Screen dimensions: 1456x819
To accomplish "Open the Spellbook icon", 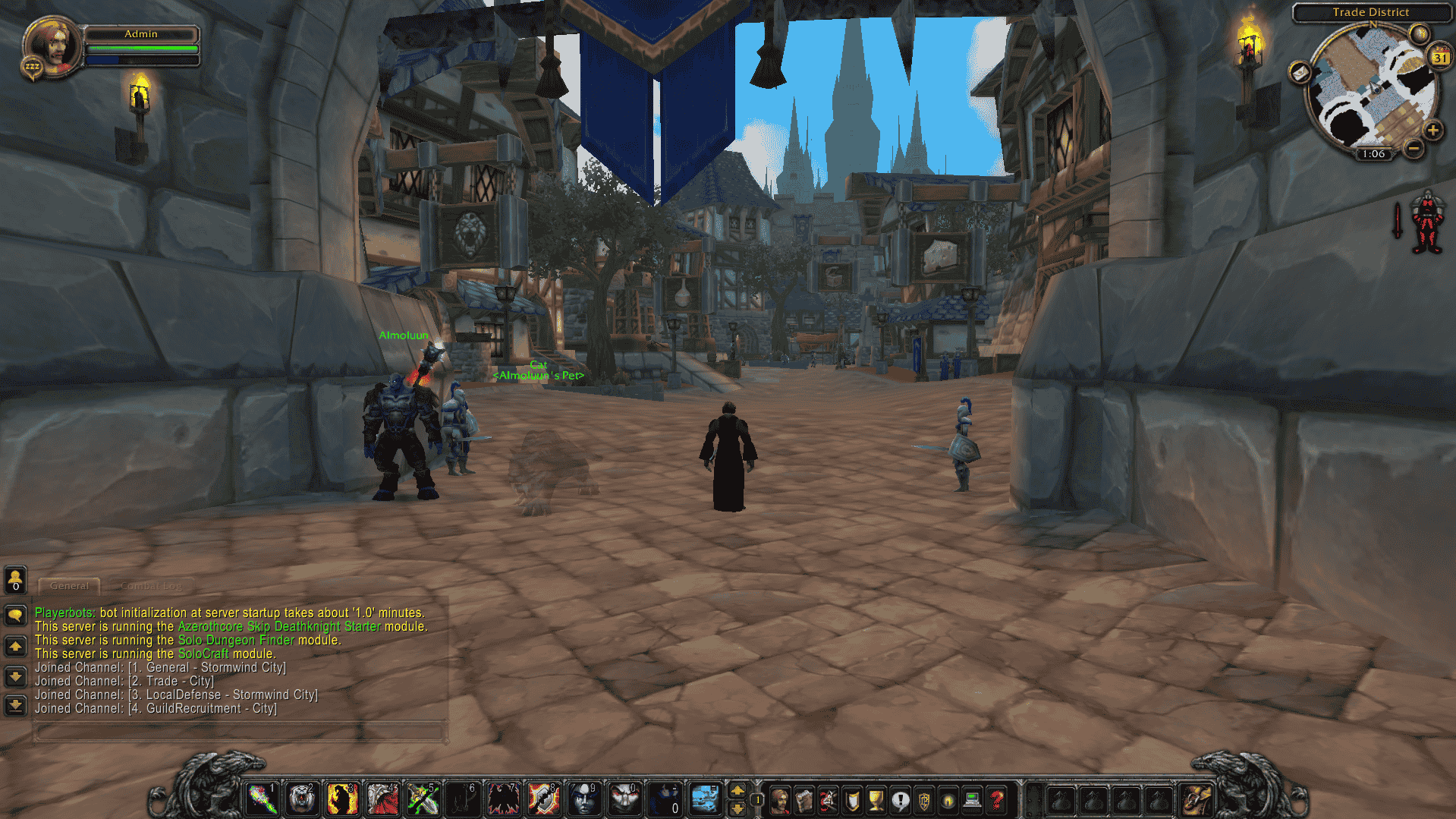I will point(804,800).
